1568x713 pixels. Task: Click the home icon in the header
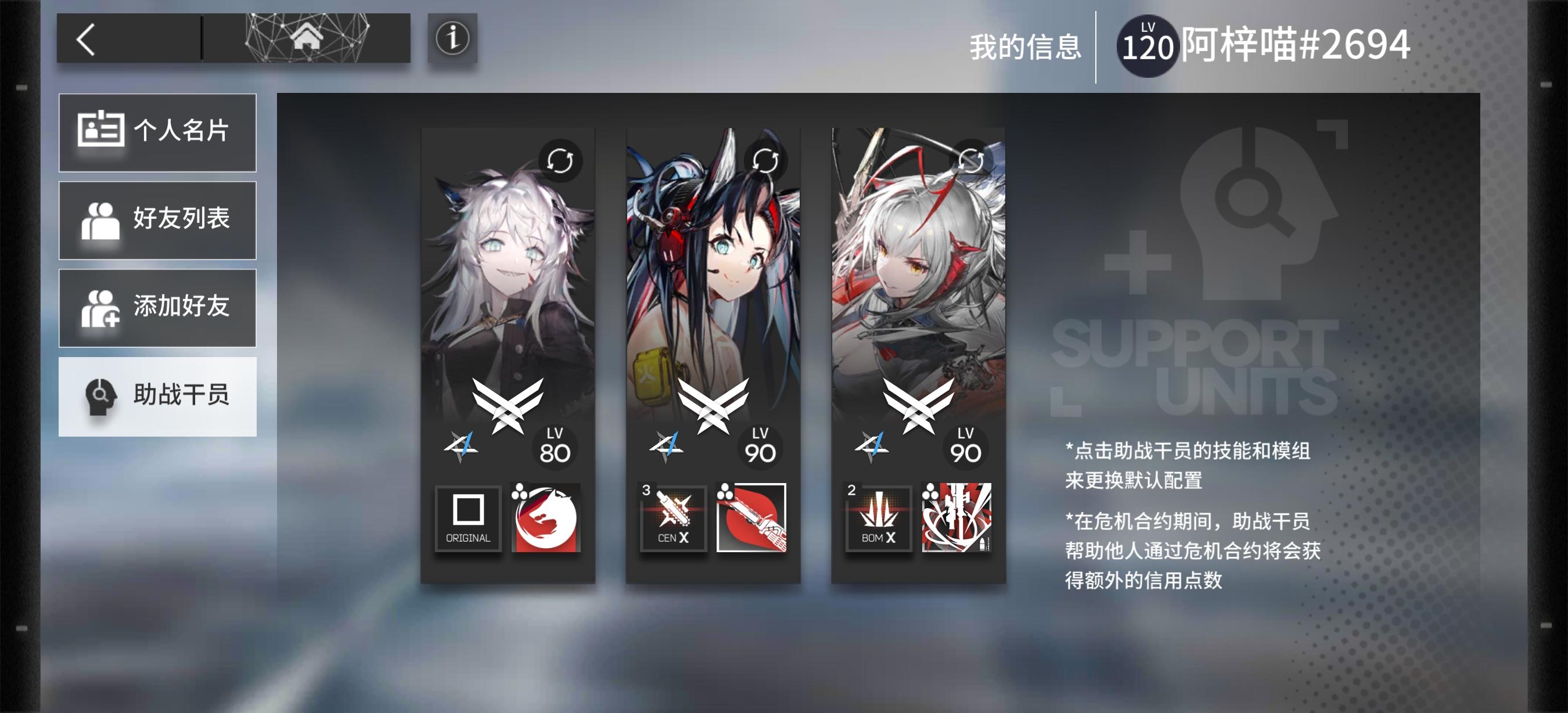(x=307, y=38)
